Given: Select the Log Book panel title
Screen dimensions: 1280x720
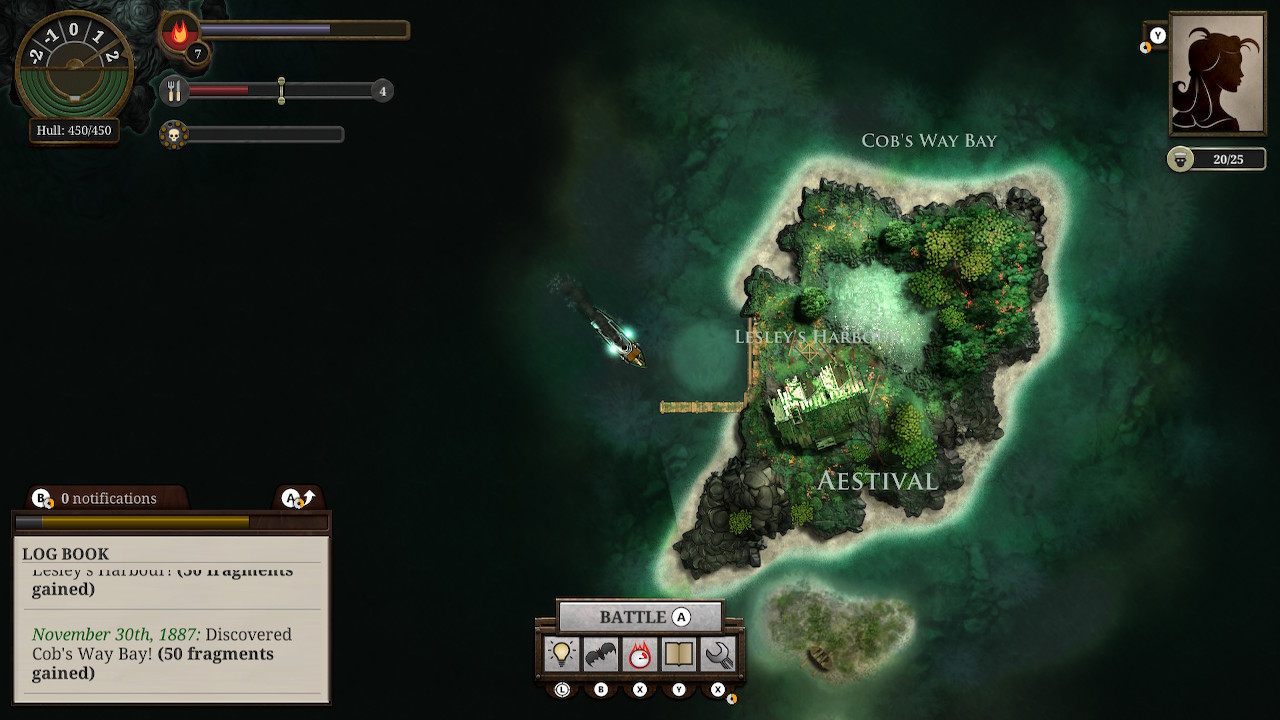Looking at the screenshot, I should tap(66, 554).
